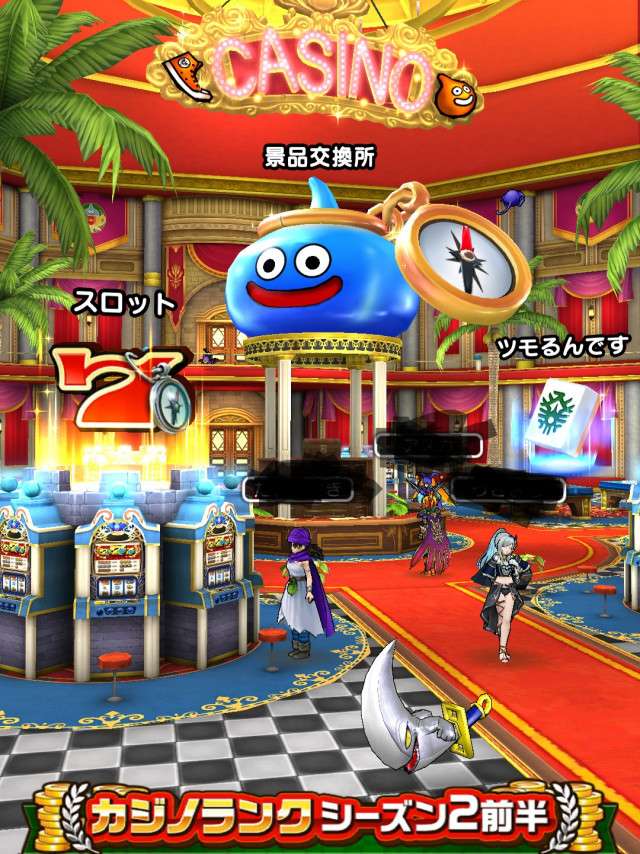
Task: Open the ツモるんです mahjong game
Action: point(565,346)
